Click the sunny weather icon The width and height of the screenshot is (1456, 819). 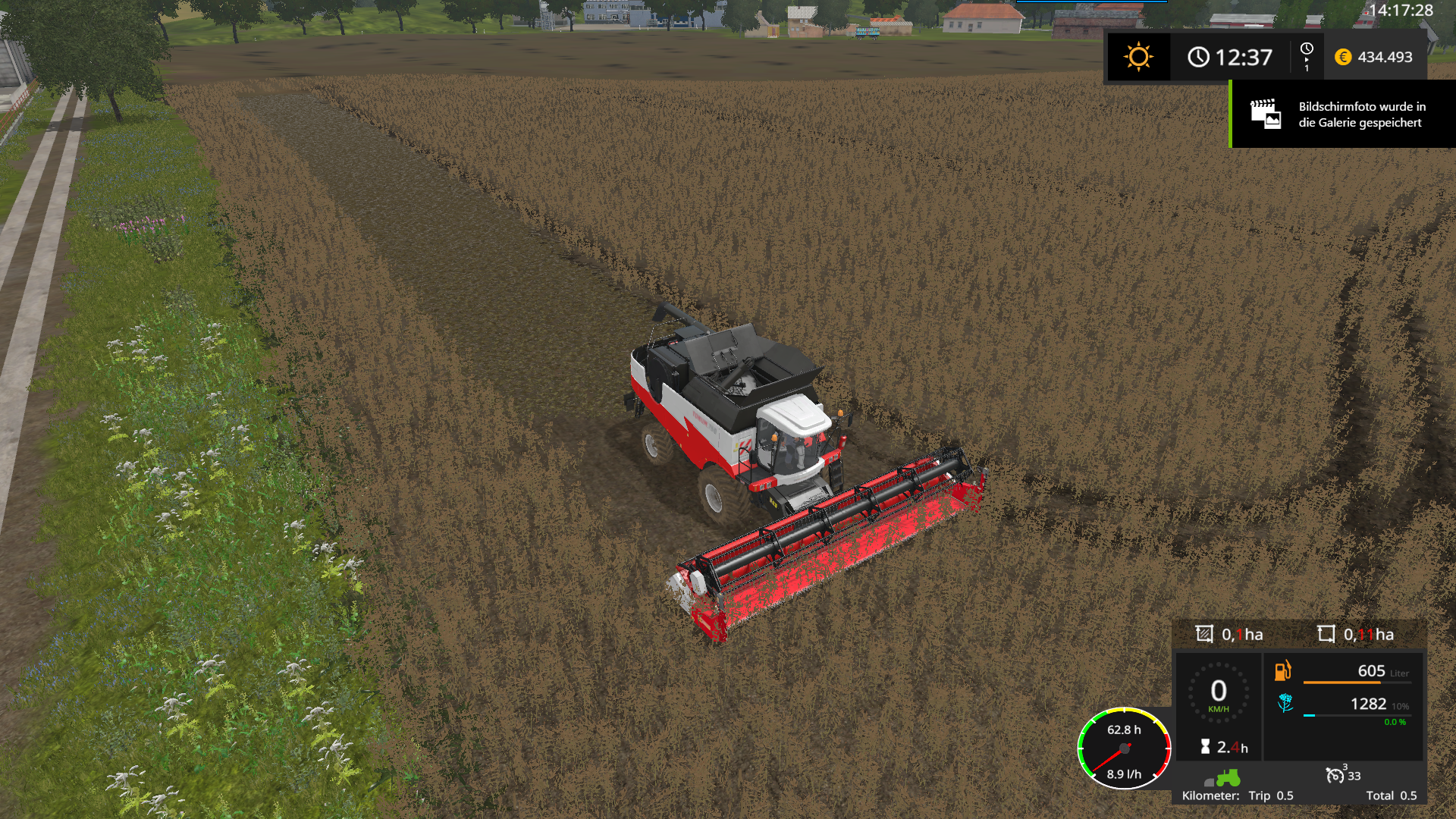1138,57
